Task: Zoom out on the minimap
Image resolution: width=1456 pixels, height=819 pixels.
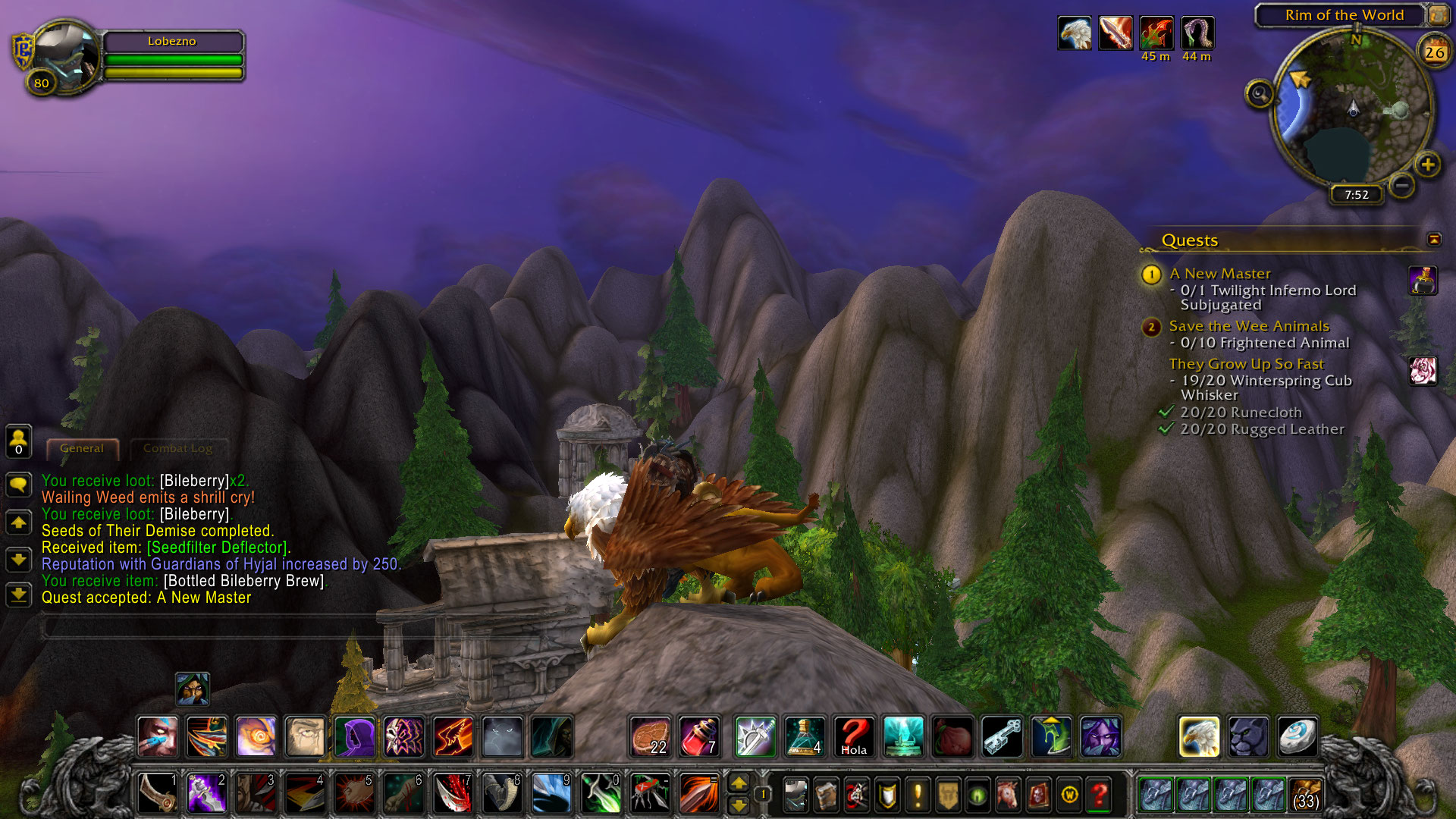Action: click(x=1402, y=184)
